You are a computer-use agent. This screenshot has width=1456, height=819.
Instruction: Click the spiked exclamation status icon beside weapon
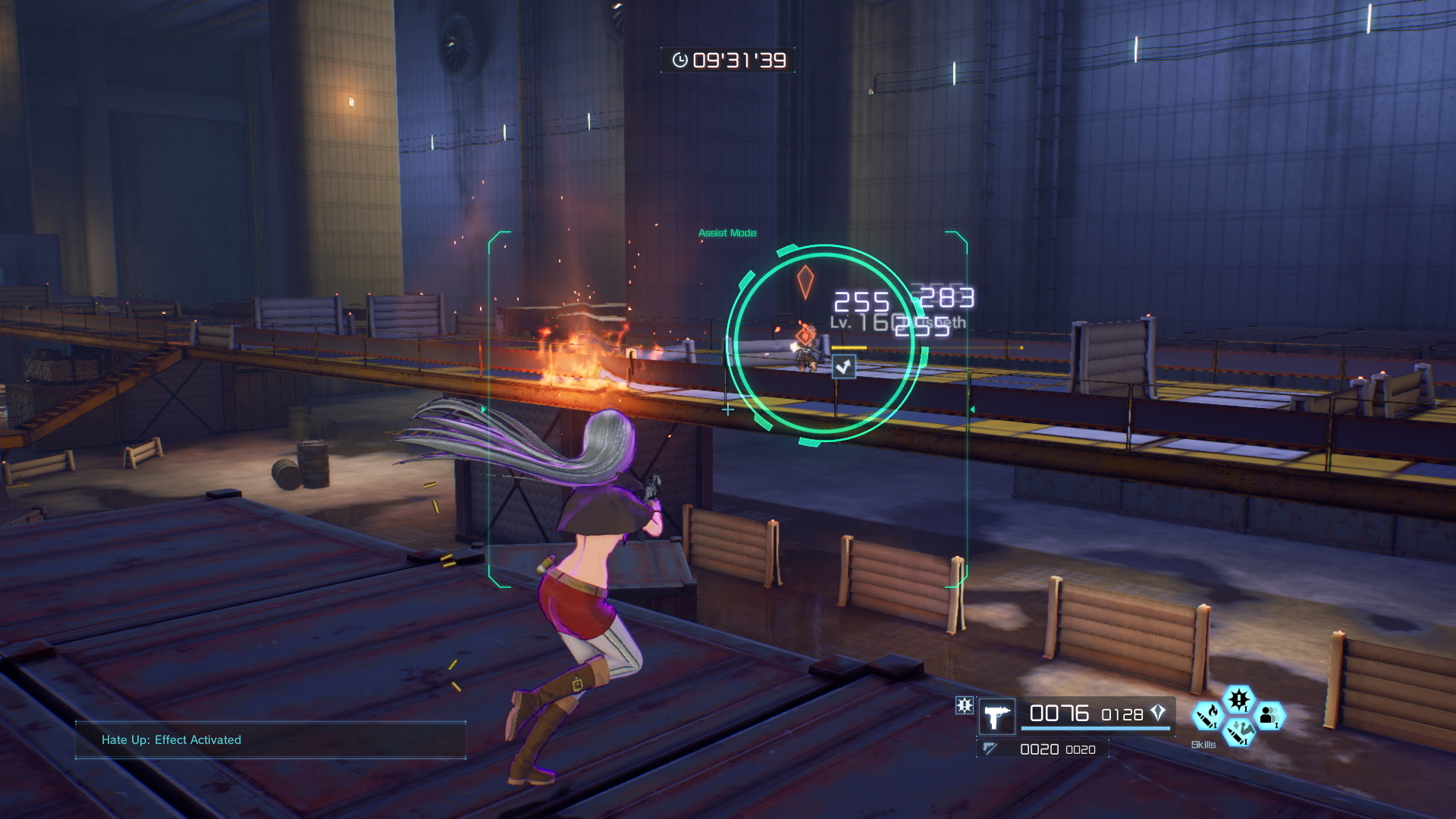[964, 706]
